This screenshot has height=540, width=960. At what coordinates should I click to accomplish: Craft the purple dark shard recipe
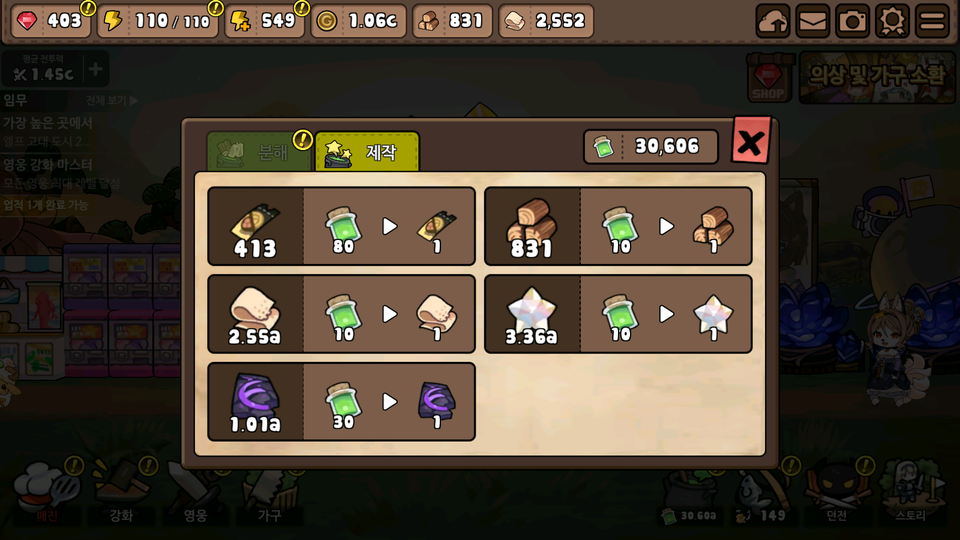[341, 402]
